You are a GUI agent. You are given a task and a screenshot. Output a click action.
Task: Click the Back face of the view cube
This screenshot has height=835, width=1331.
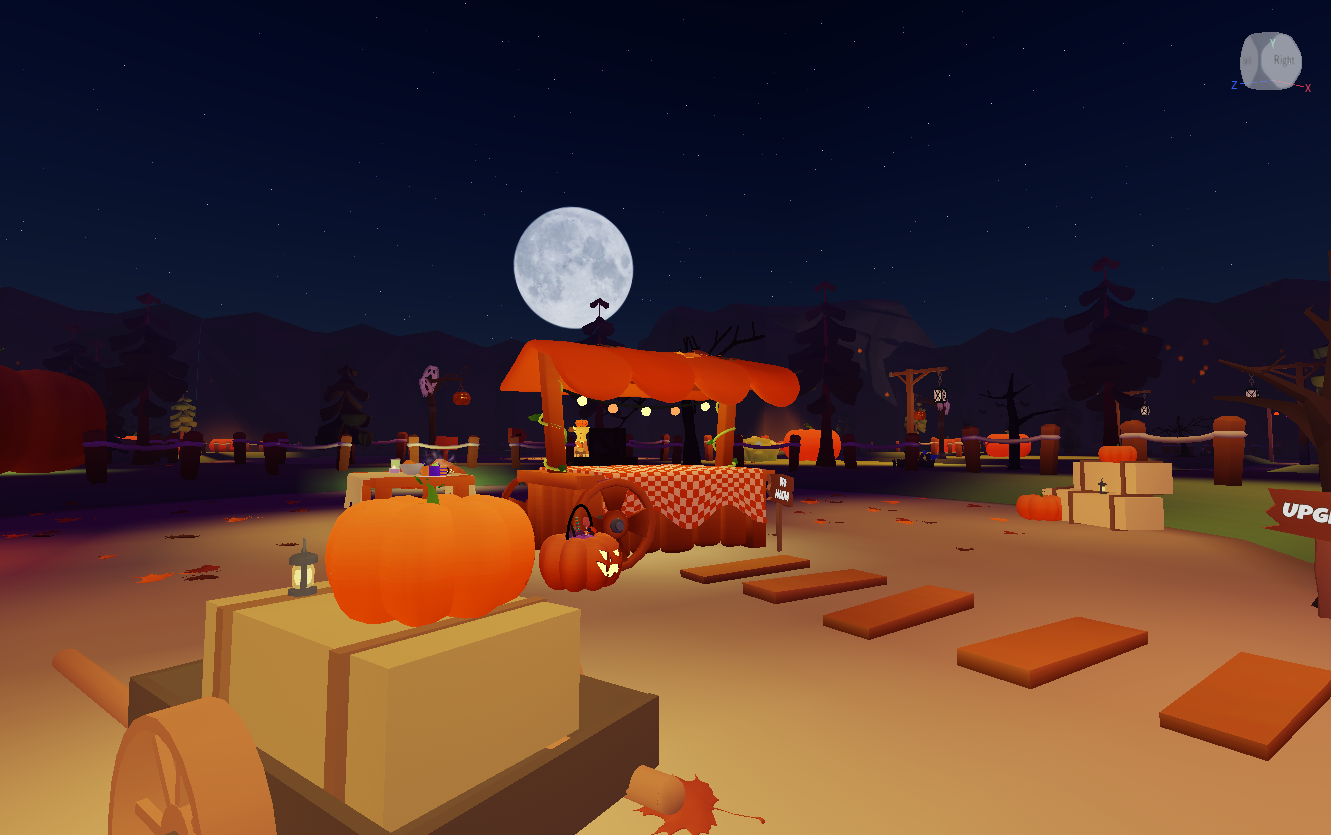1248,61
